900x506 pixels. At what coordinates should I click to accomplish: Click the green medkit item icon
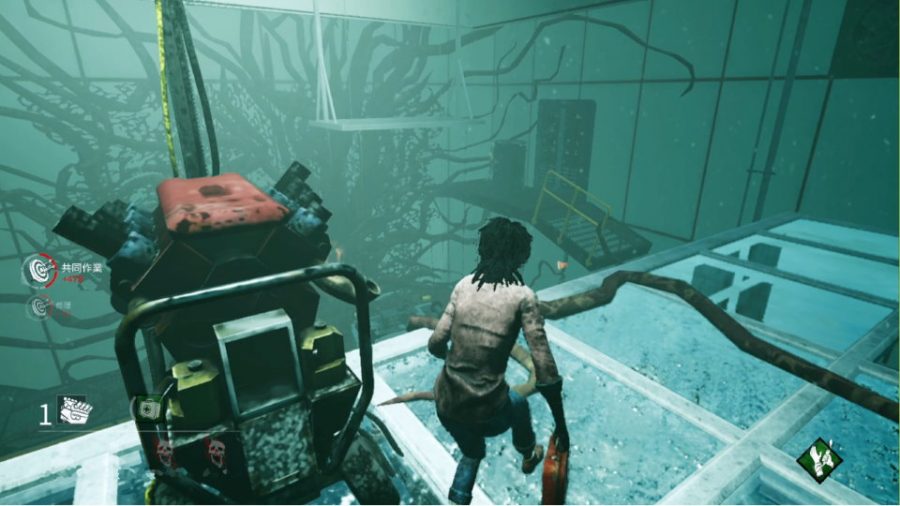(x=147, y=409)
